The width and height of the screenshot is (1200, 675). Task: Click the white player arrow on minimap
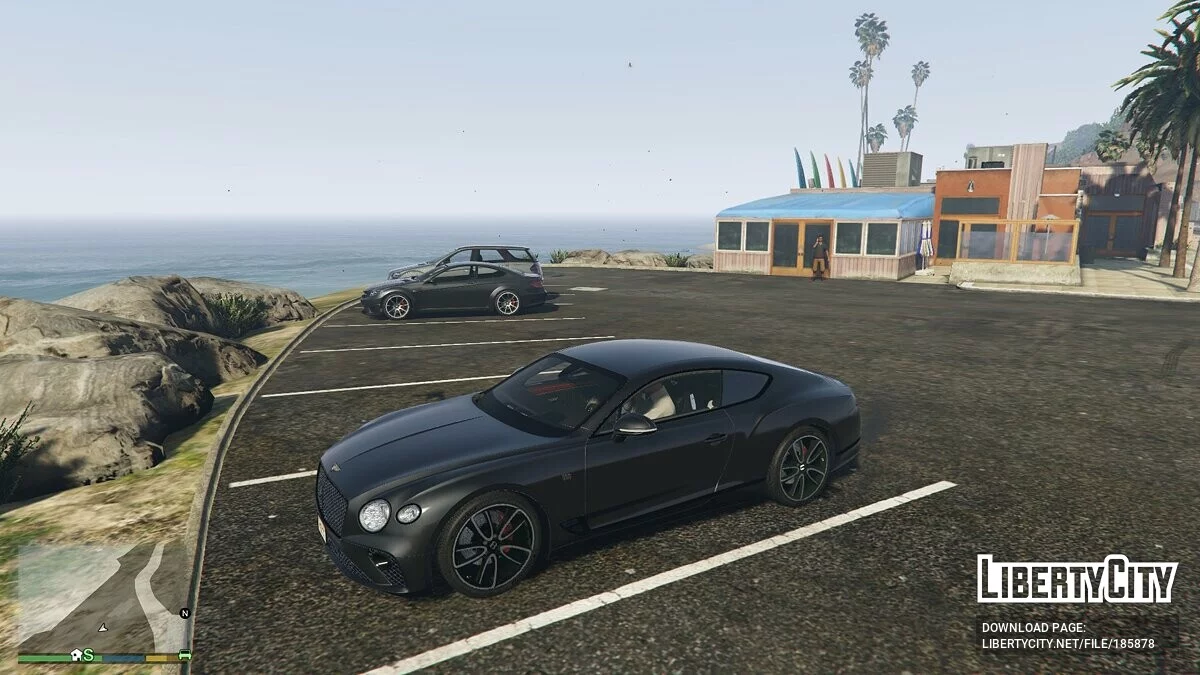[101, 627]
